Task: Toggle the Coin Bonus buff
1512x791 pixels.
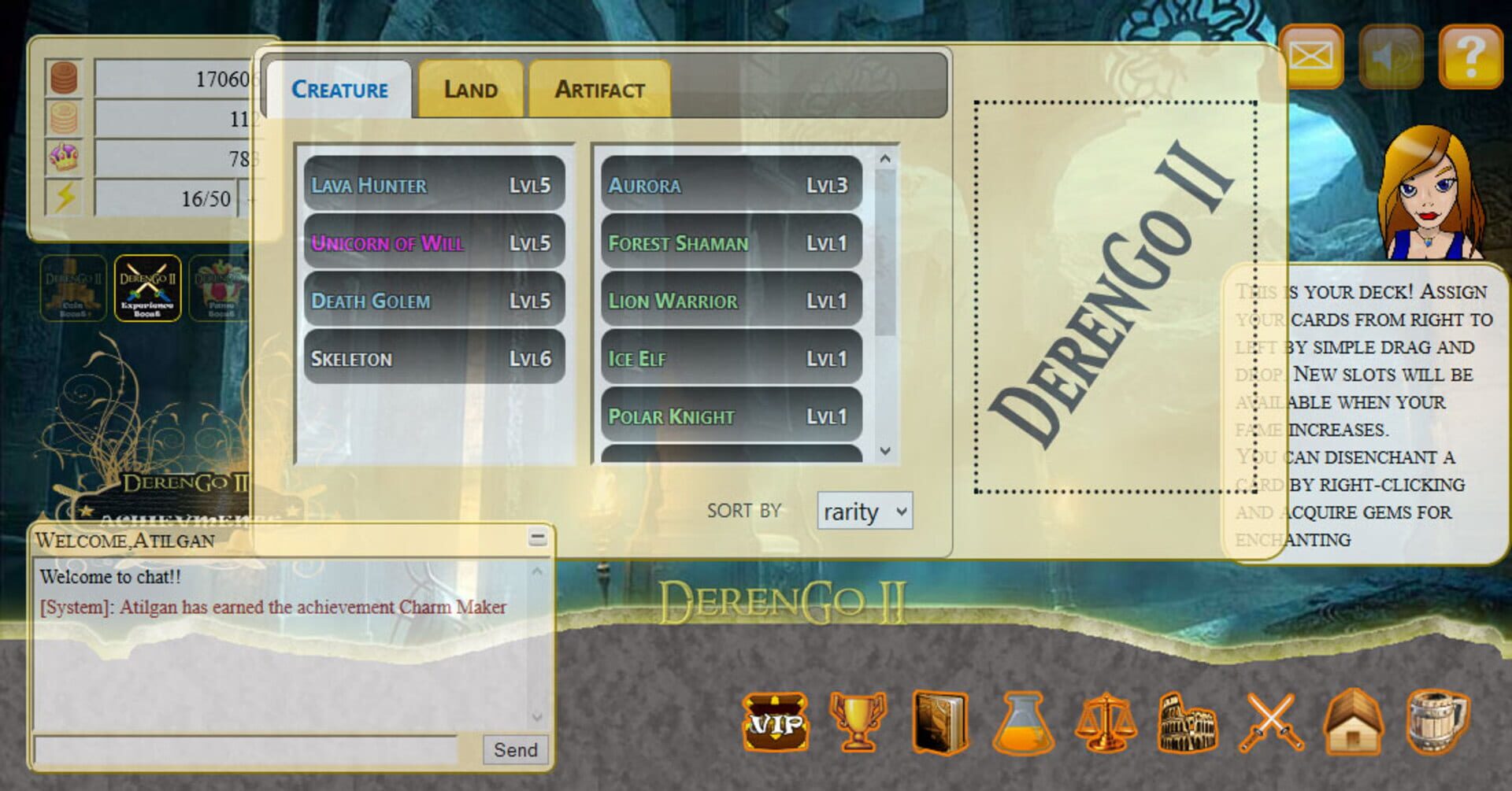Action: 73,289
